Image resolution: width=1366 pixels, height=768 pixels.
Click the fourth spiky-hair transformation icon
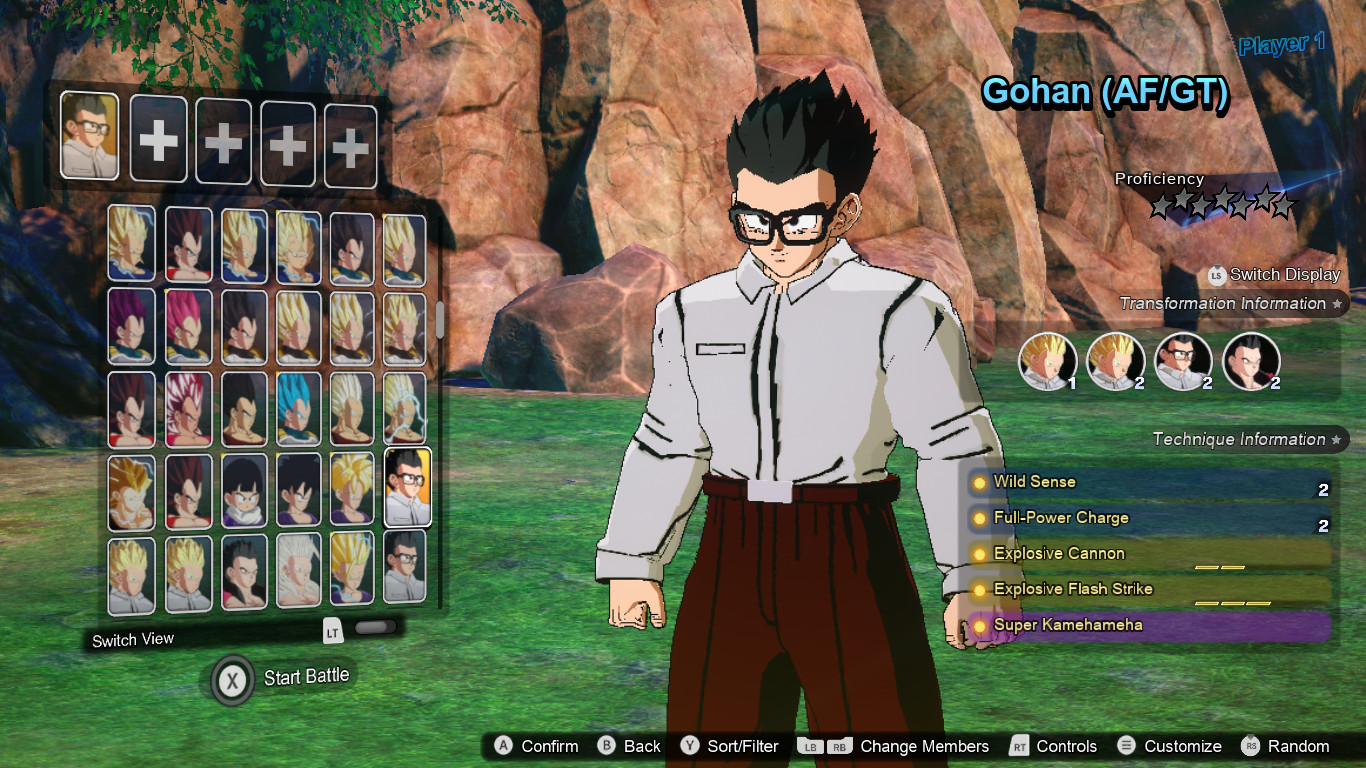coord(1252,362)
